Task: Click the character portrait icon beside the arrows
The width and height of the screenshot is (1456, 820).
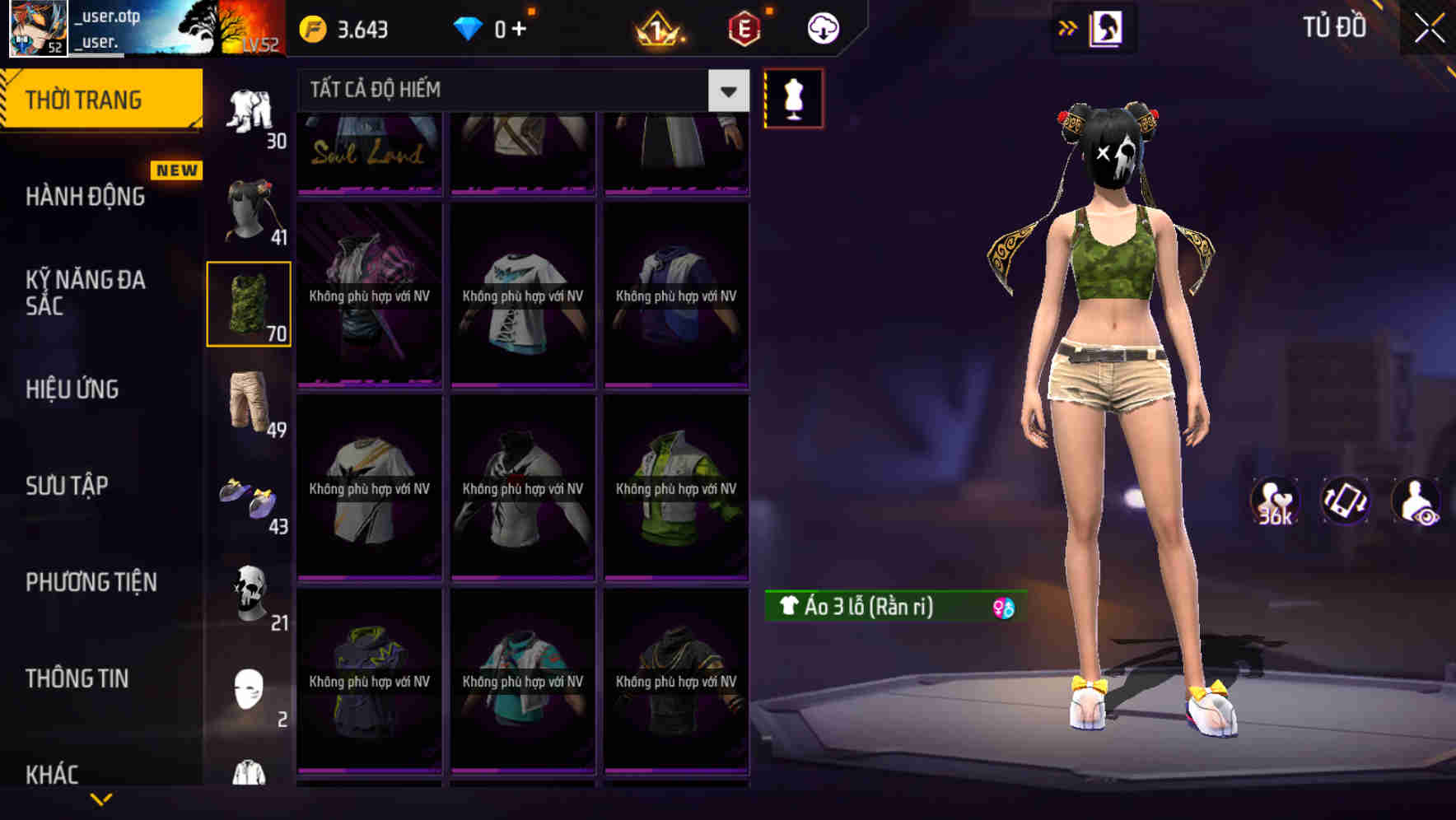Action: (x=1106, y=27)
